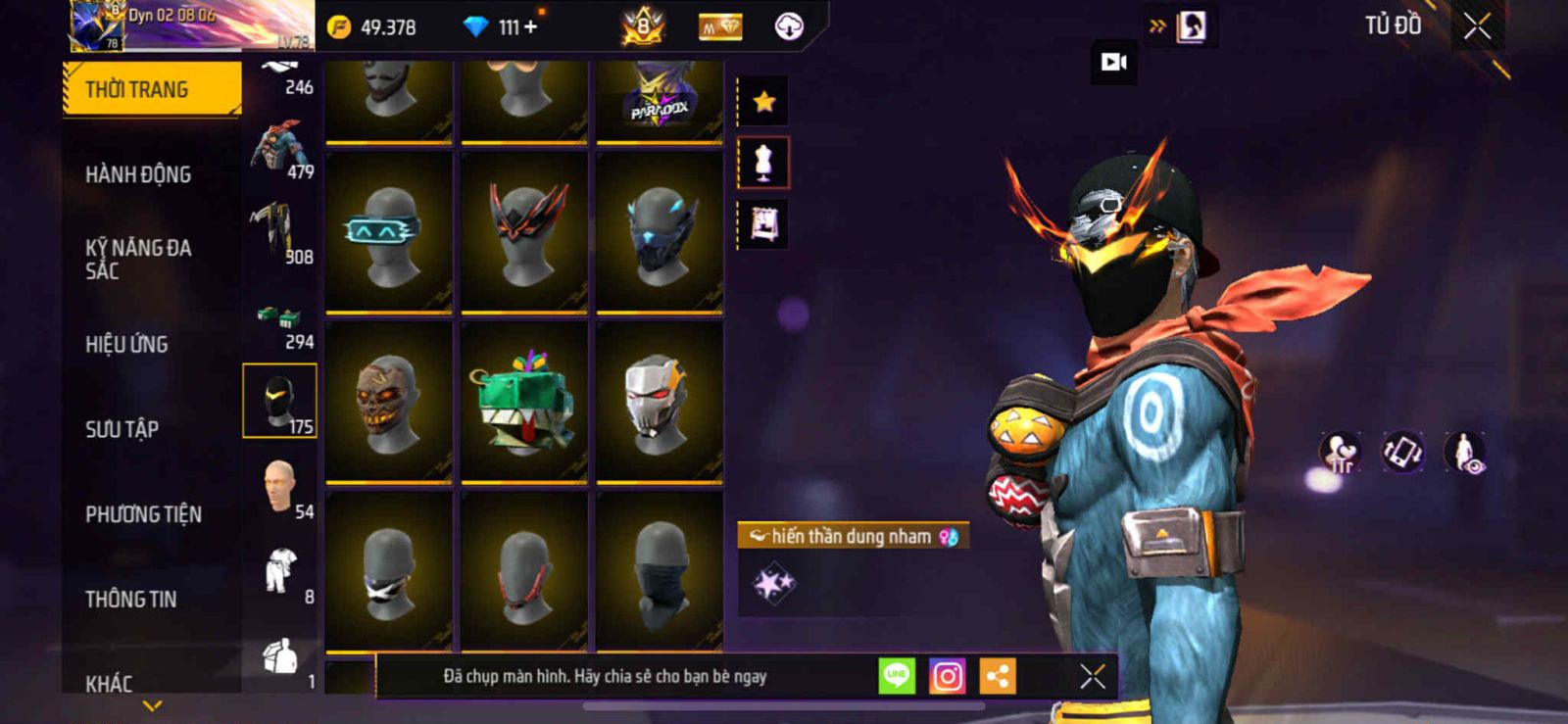Viewport: 1568px width, 724px height.
Task: Open the generic share icon button
Action: [998, 676]
